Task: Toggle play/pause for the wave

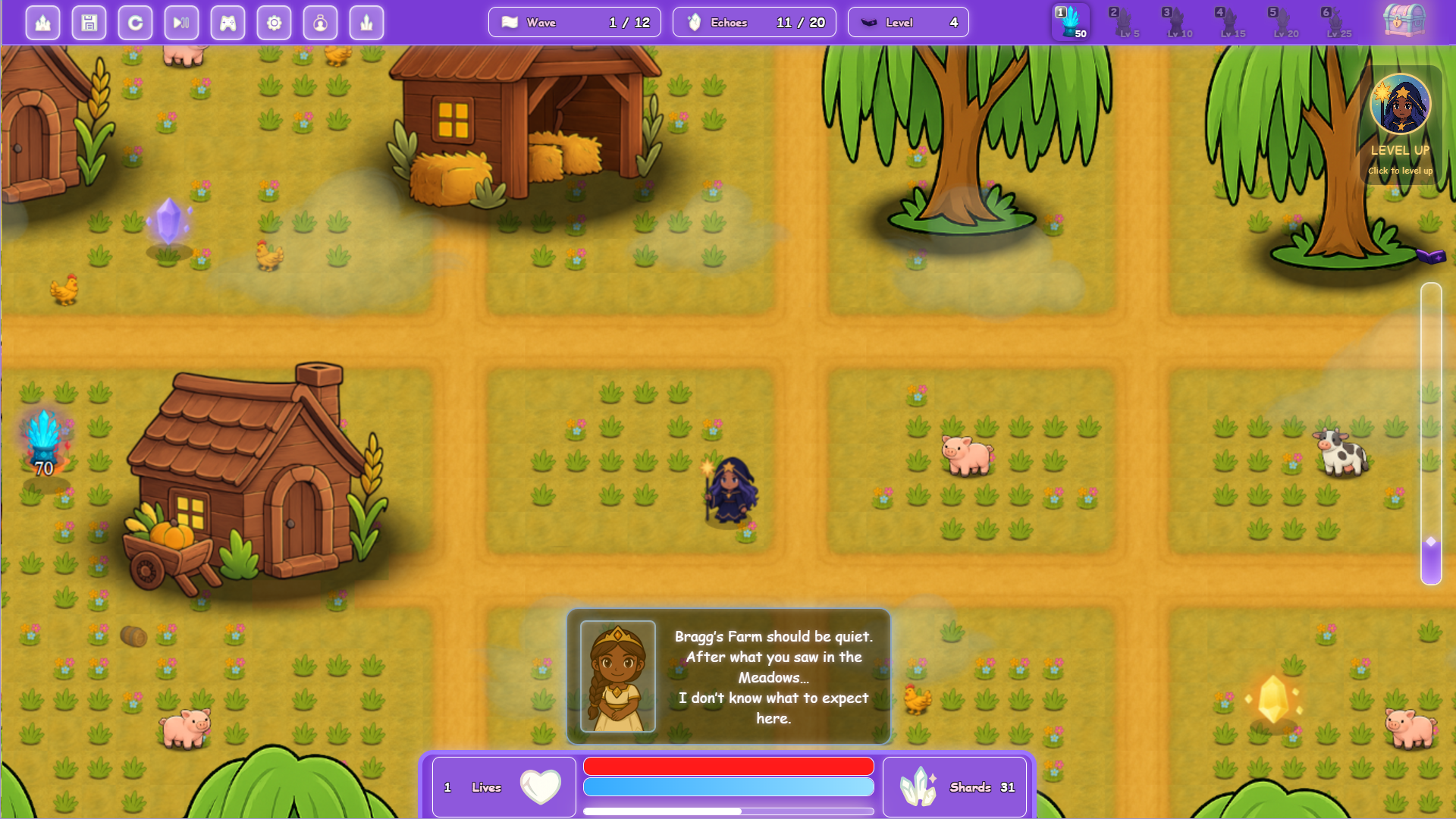Action: 181,23
